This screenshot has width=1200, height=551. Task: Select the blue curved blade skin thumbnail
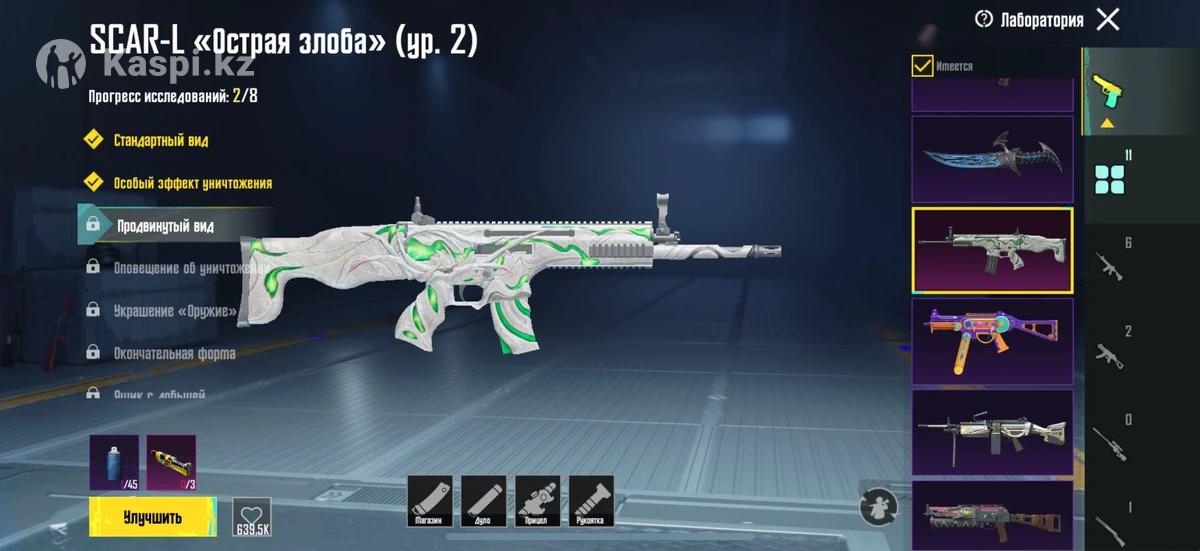[x=992, y=159]
